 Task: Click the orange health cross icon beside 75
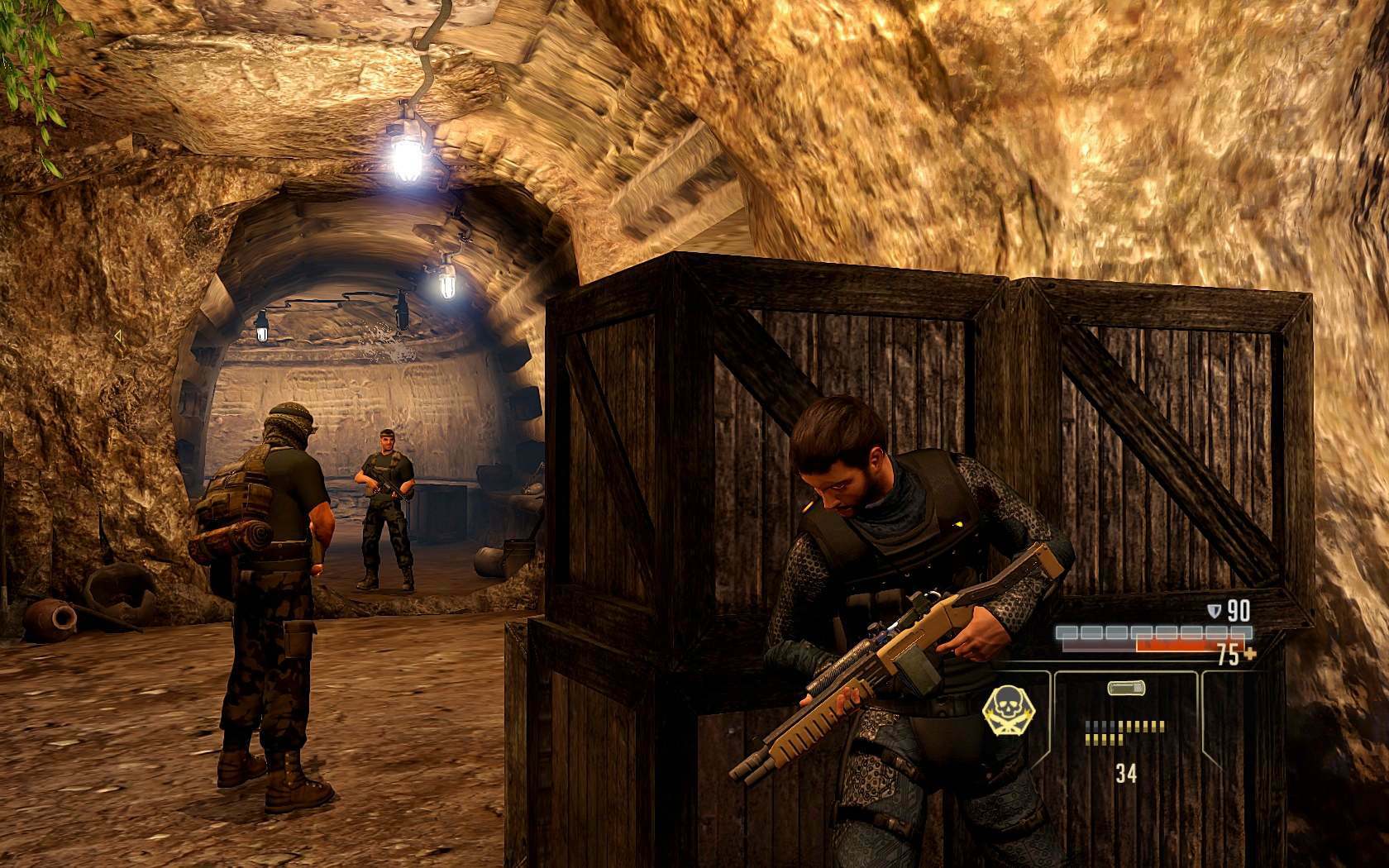[1251, 655]
